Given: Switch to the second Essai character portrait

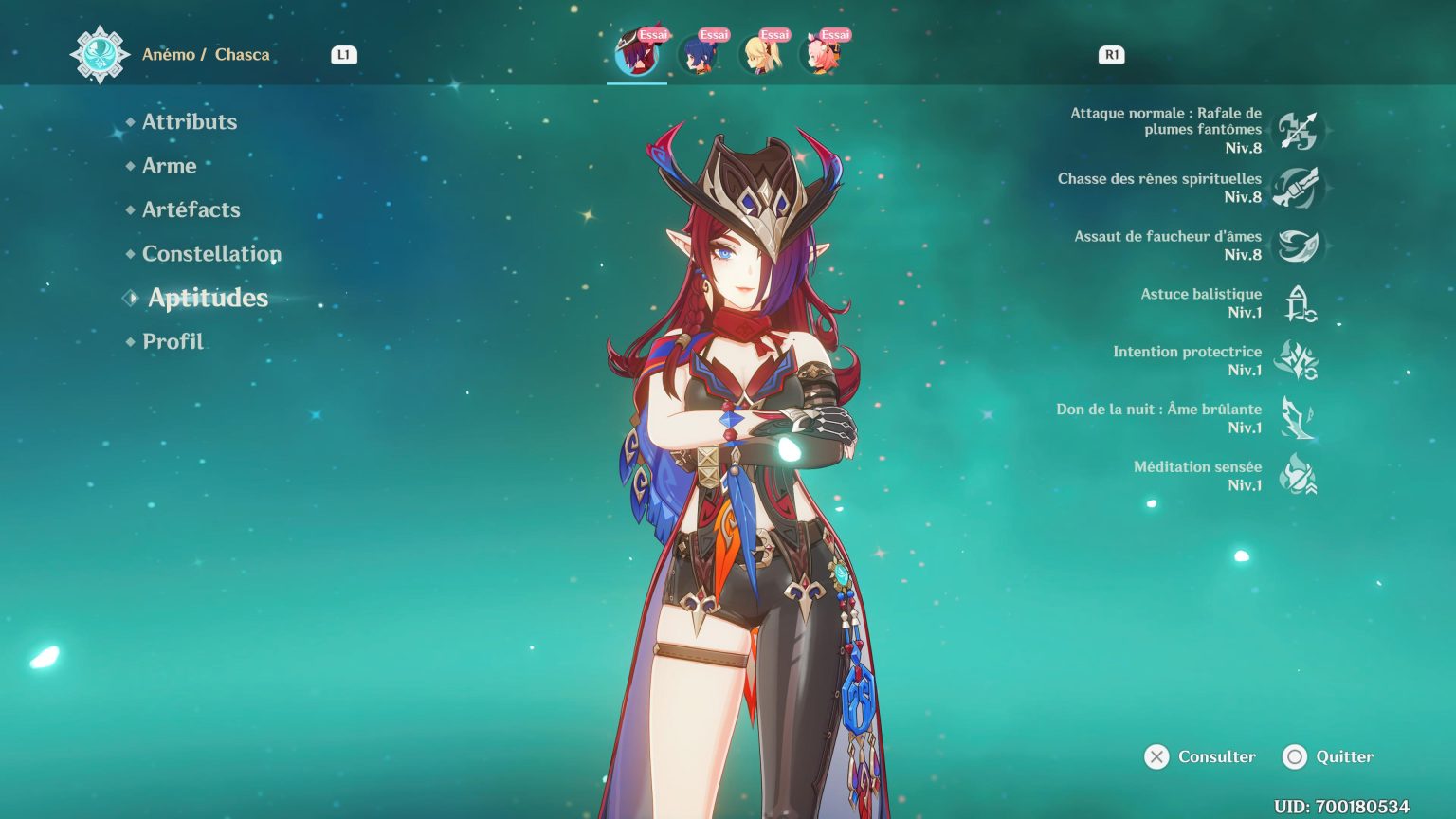Looking at the screenshot, I should coord(699,52).
